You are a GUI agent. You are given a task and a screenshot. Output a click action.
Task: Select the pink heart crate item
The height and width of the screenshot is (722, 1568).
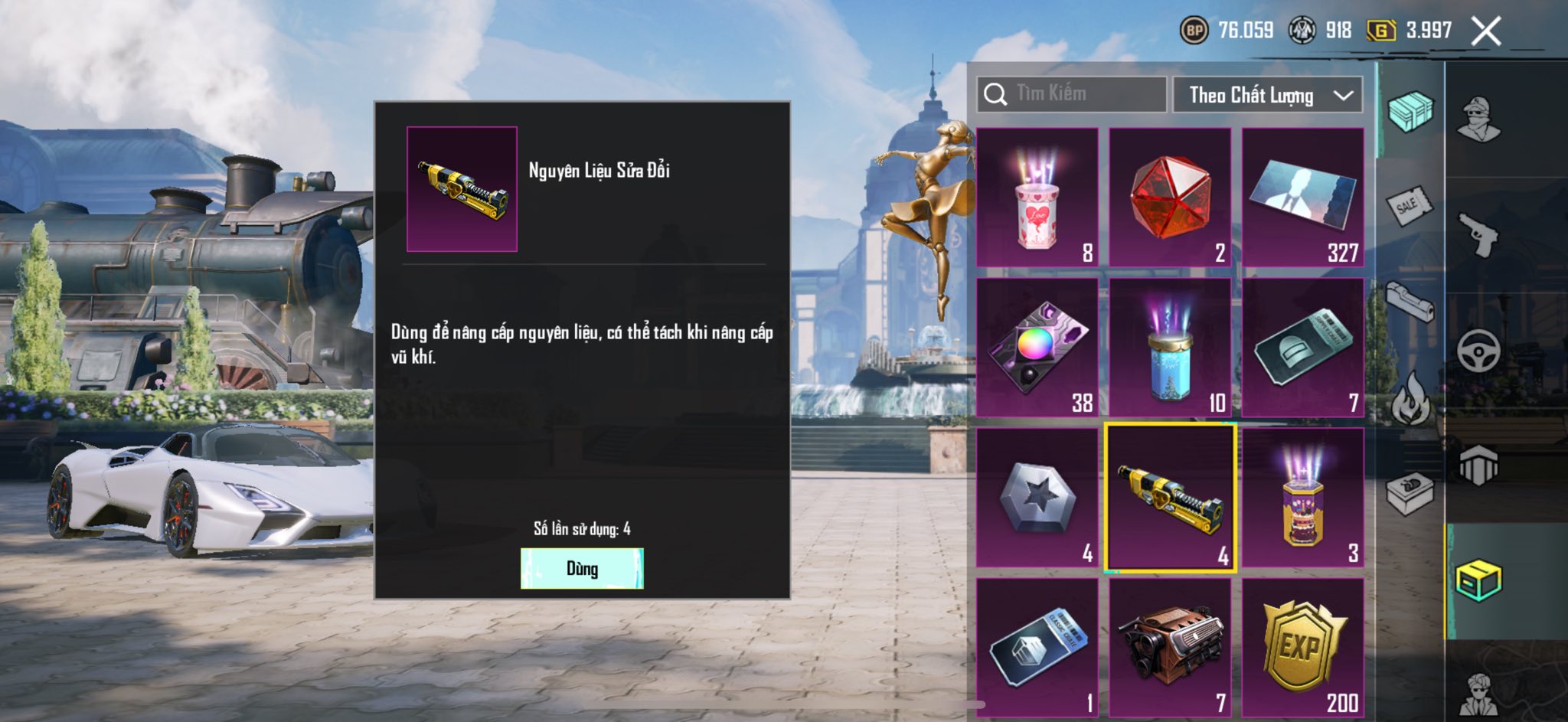point(1037,198)
